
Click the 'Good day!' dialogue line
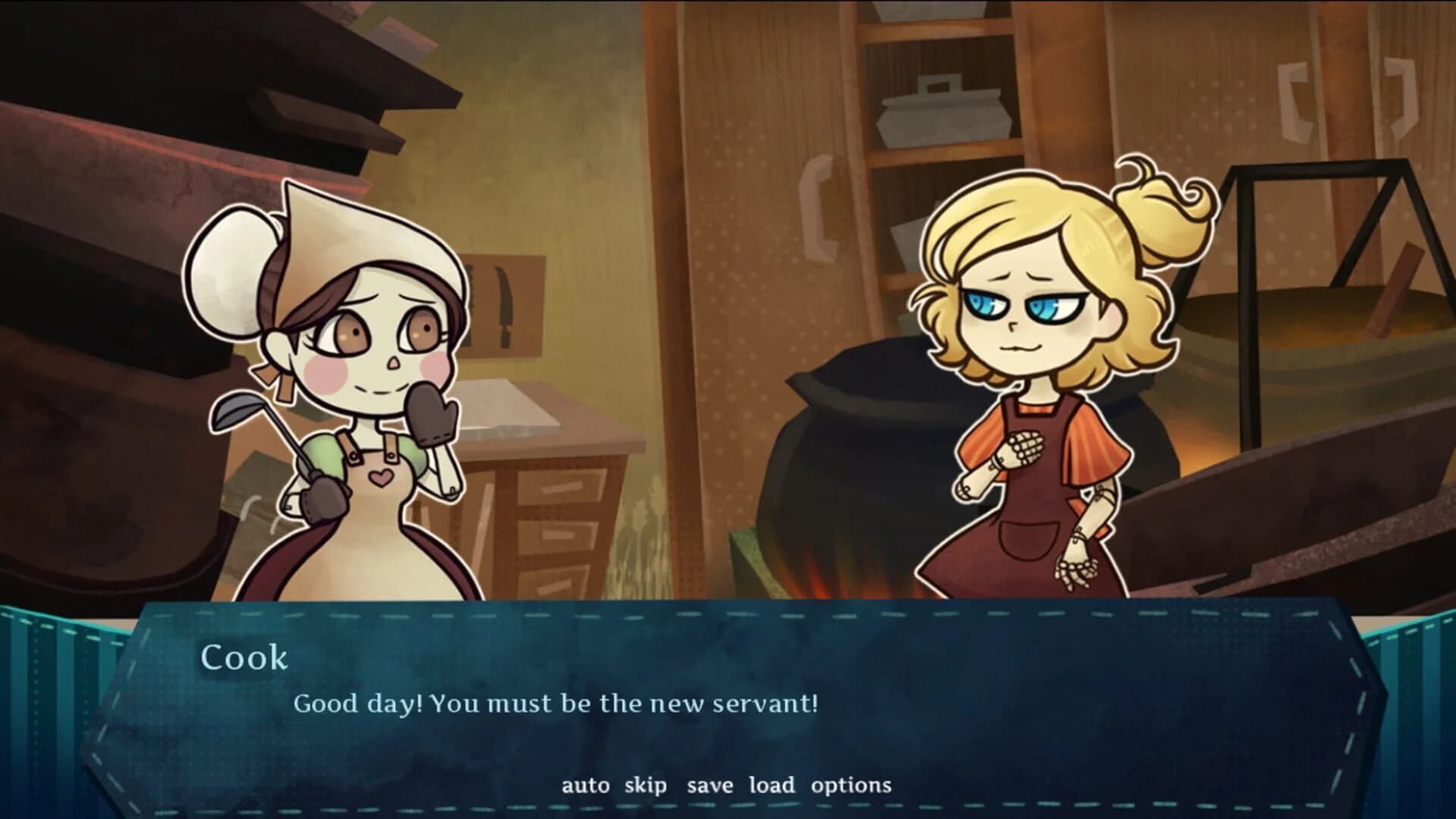click(556, 704)
